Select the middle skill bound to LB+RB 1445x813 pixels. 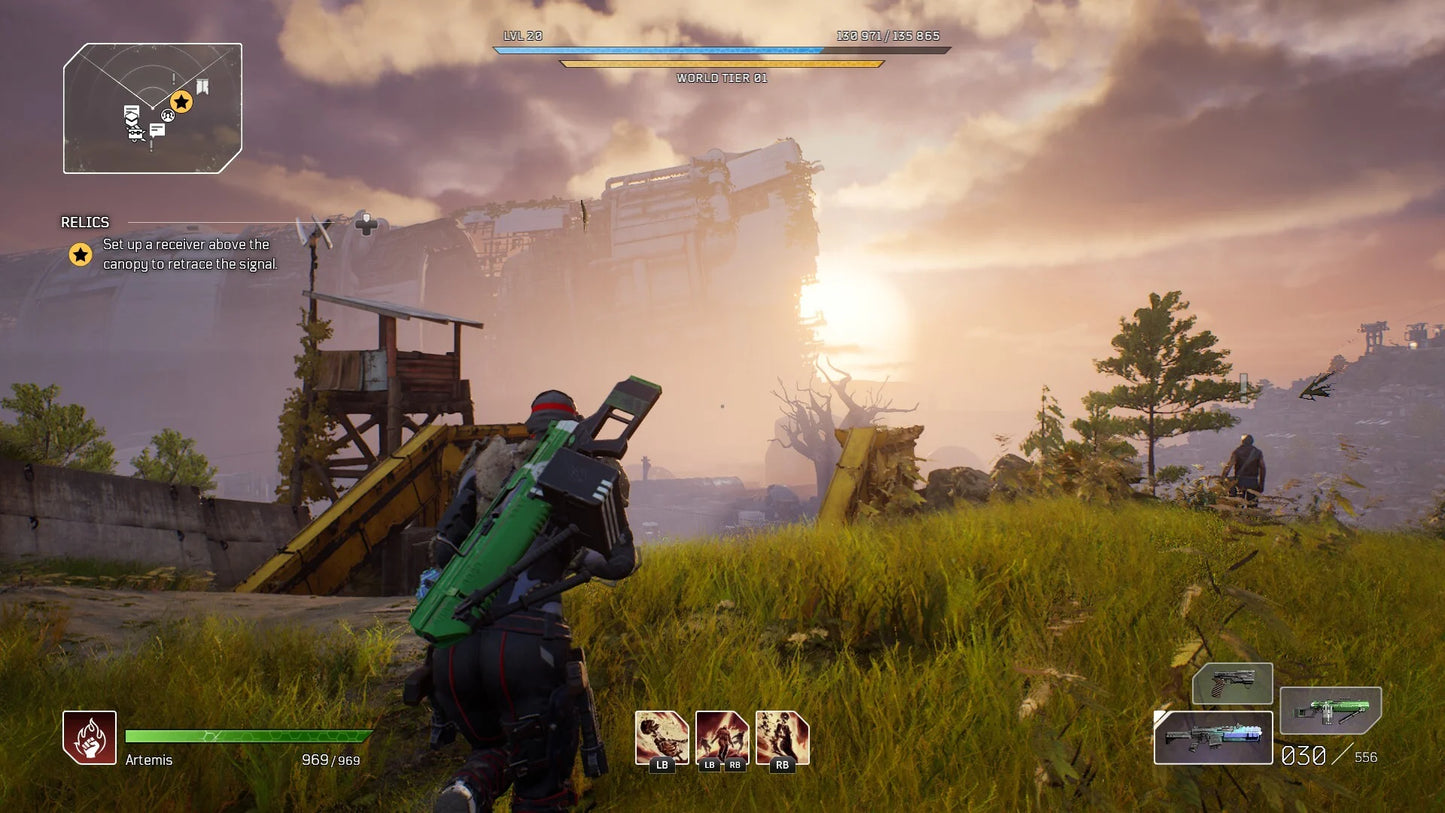(722, 736)
